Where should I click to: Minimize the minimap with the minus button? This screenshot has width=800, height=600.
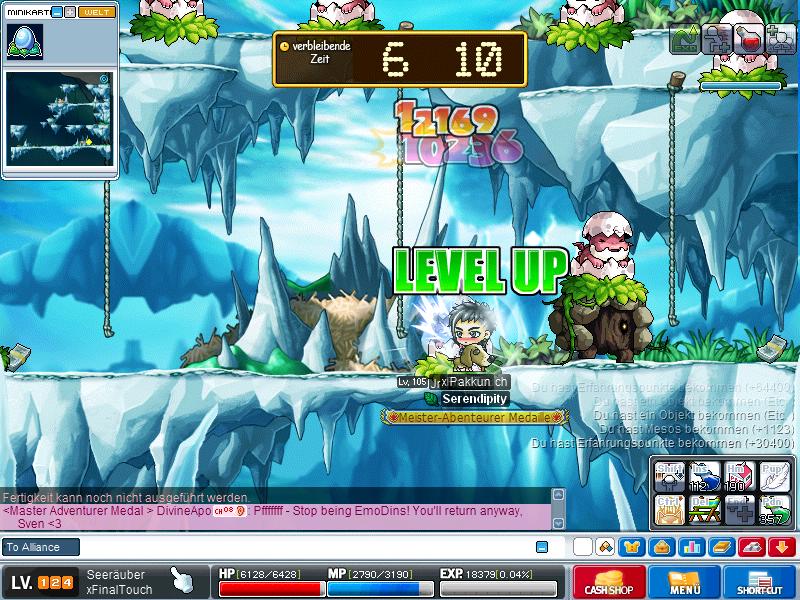57,12
